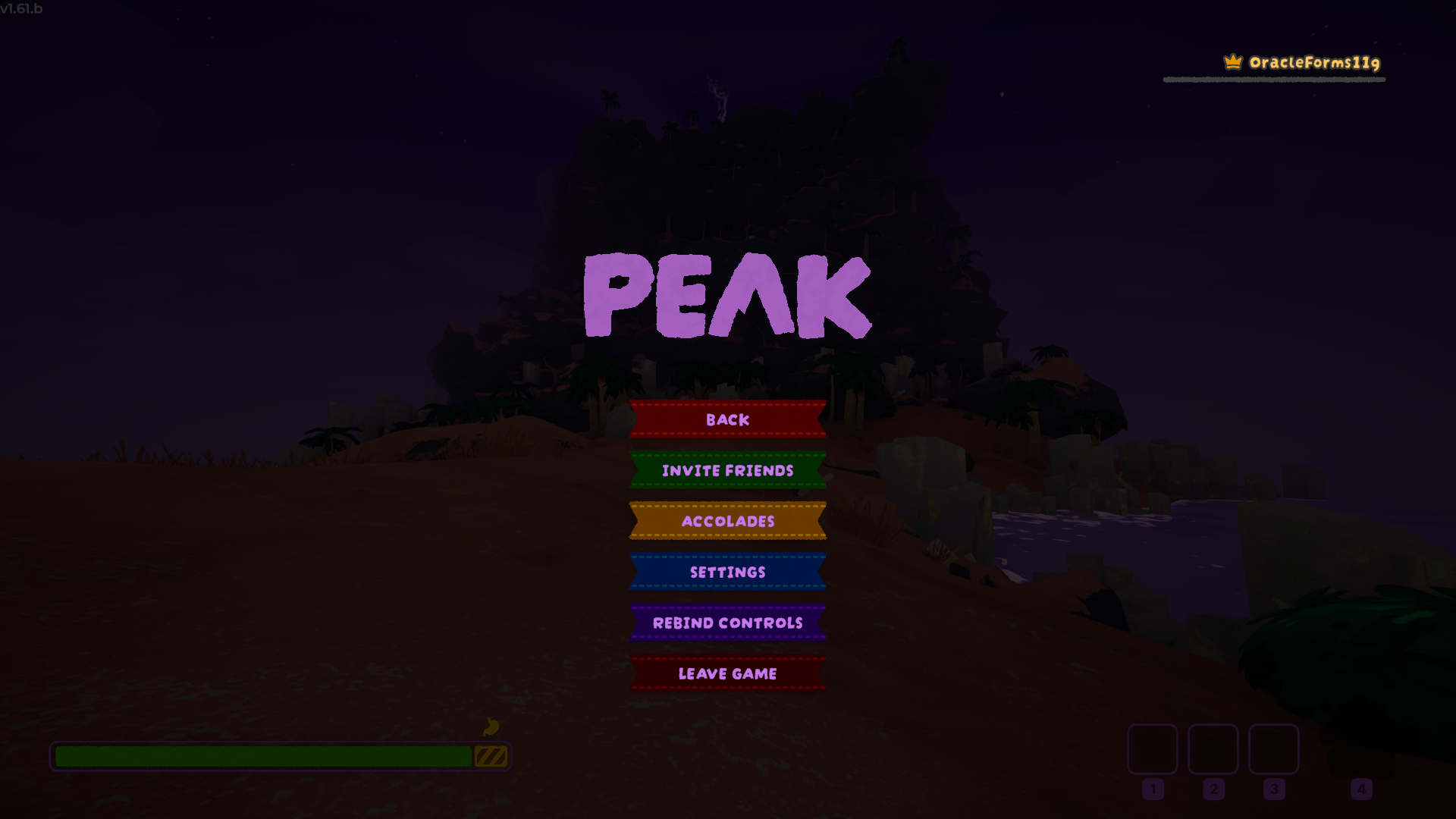The height and width of the screenshot is (819, 1456).
Task: Click the Back ribbon button
Action: pos(727,419)
